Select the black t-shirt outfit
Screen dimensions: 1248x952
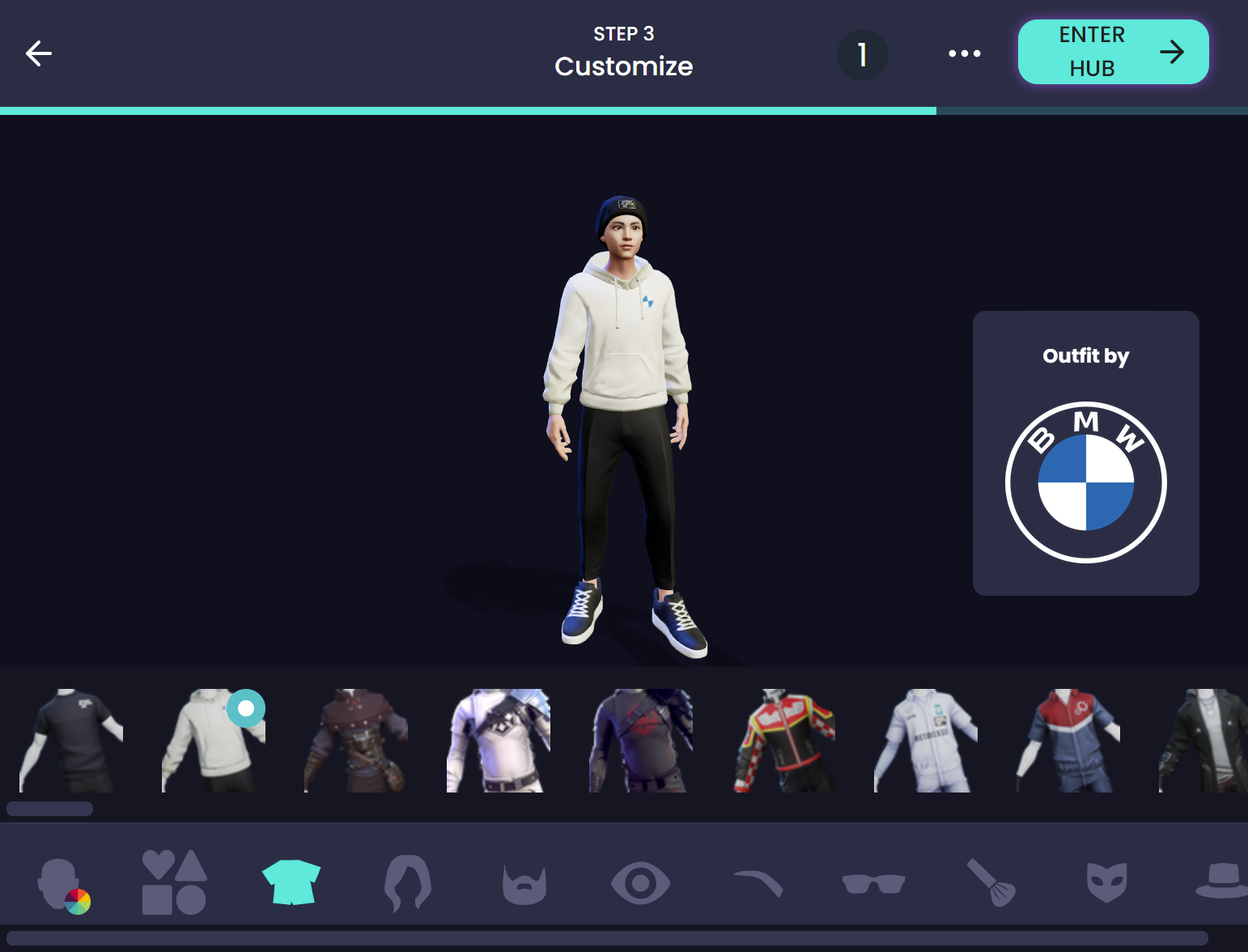71,741
